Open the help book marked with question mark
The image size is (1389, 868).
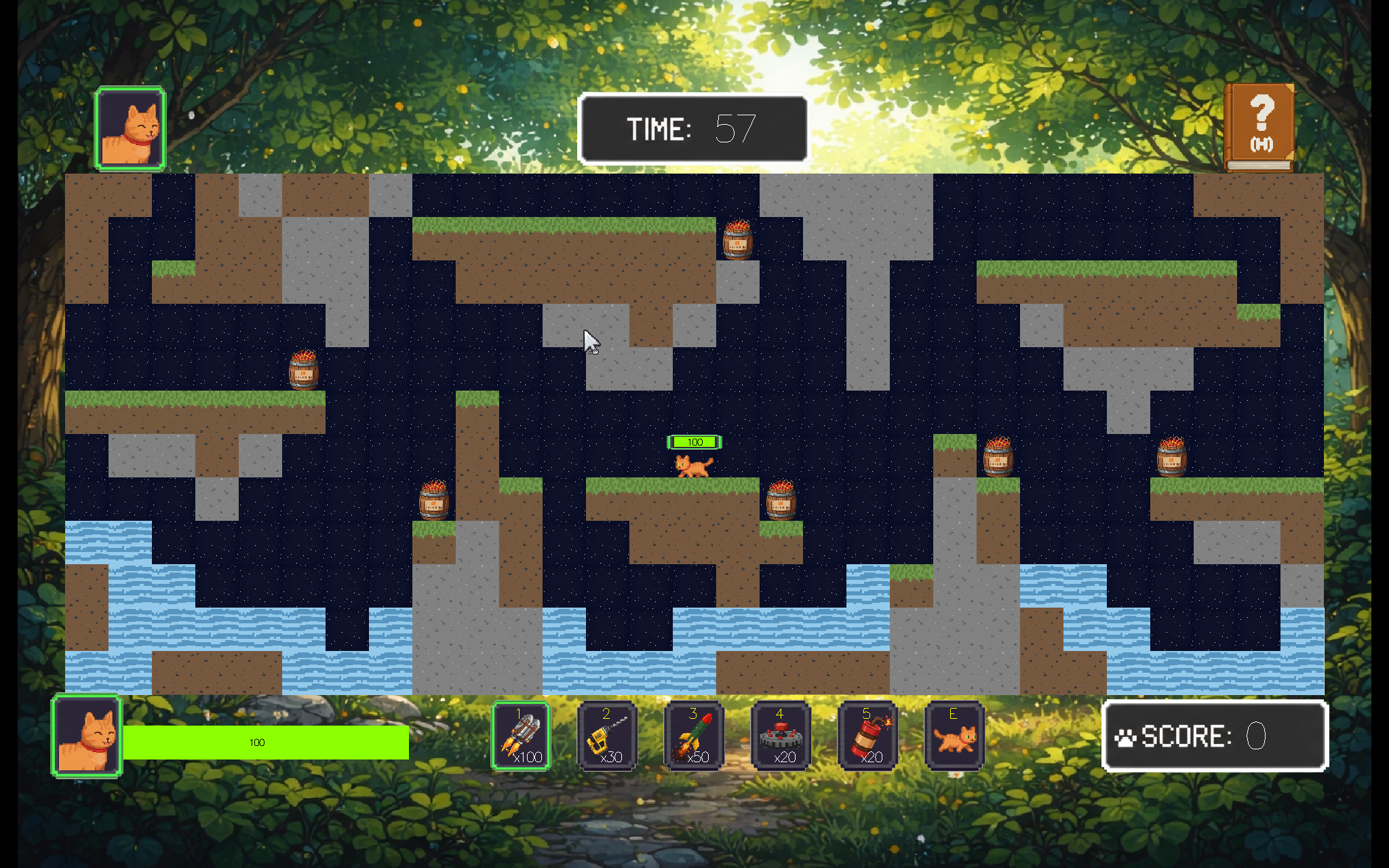click(1259, 127)
